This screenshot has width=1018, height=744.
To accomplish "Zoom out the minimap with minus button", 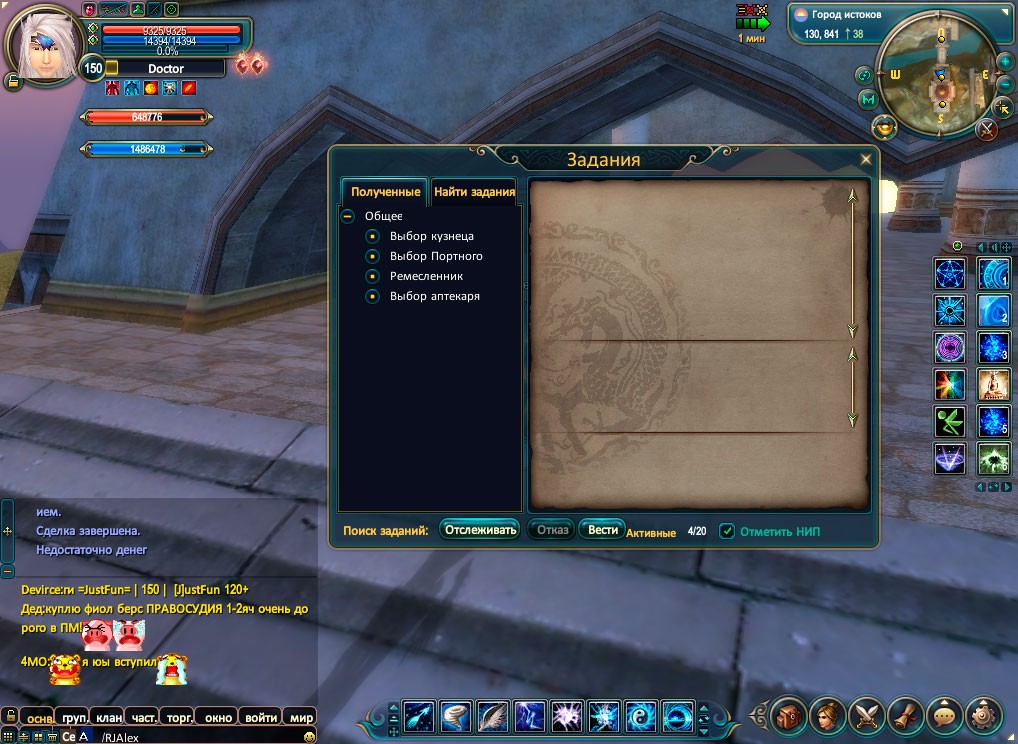I will [x=1006, y=84].
